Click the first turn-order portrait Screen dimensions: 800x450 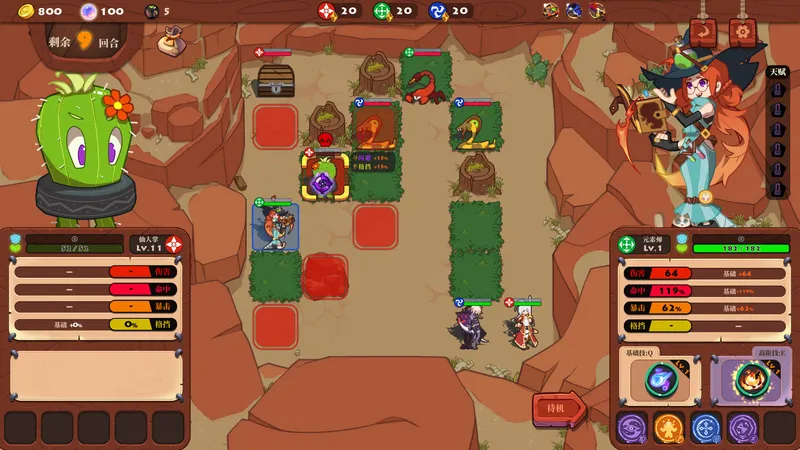pos(551,11)
